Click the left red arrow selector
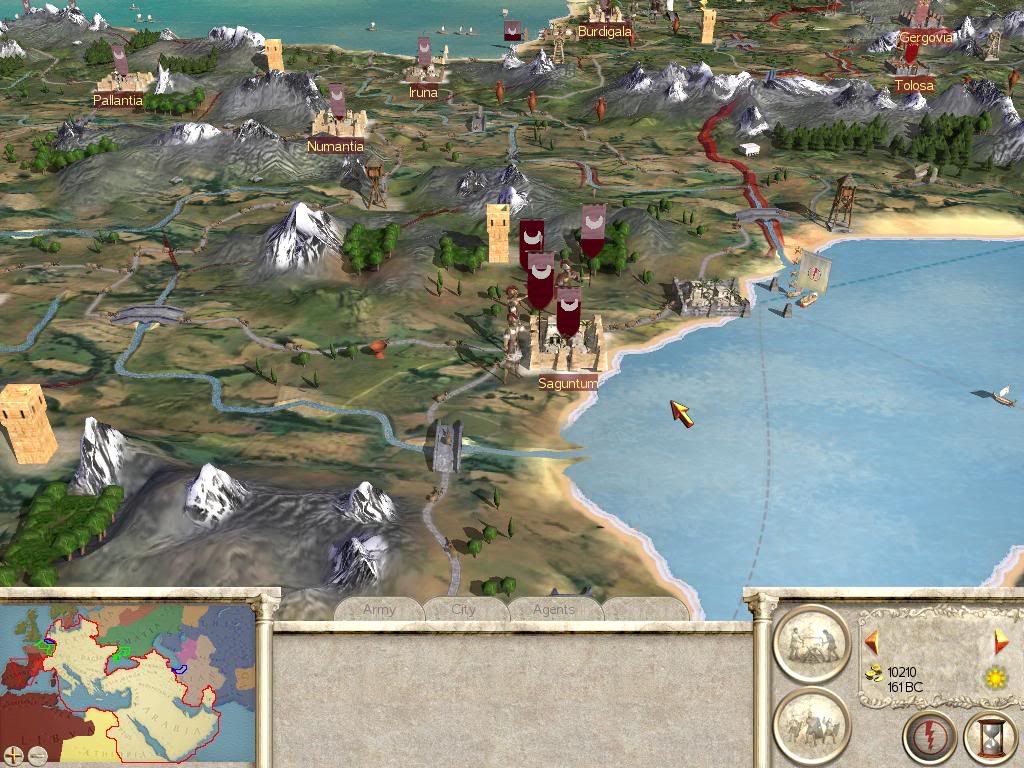Screen dimensions: 1024x768 point(871,641)
